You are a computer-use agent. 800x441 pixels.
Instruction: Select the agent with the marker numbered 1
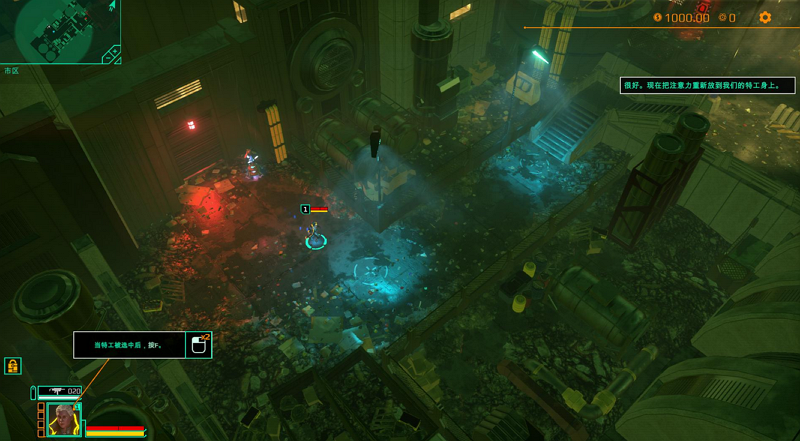[x=316, y=236]
